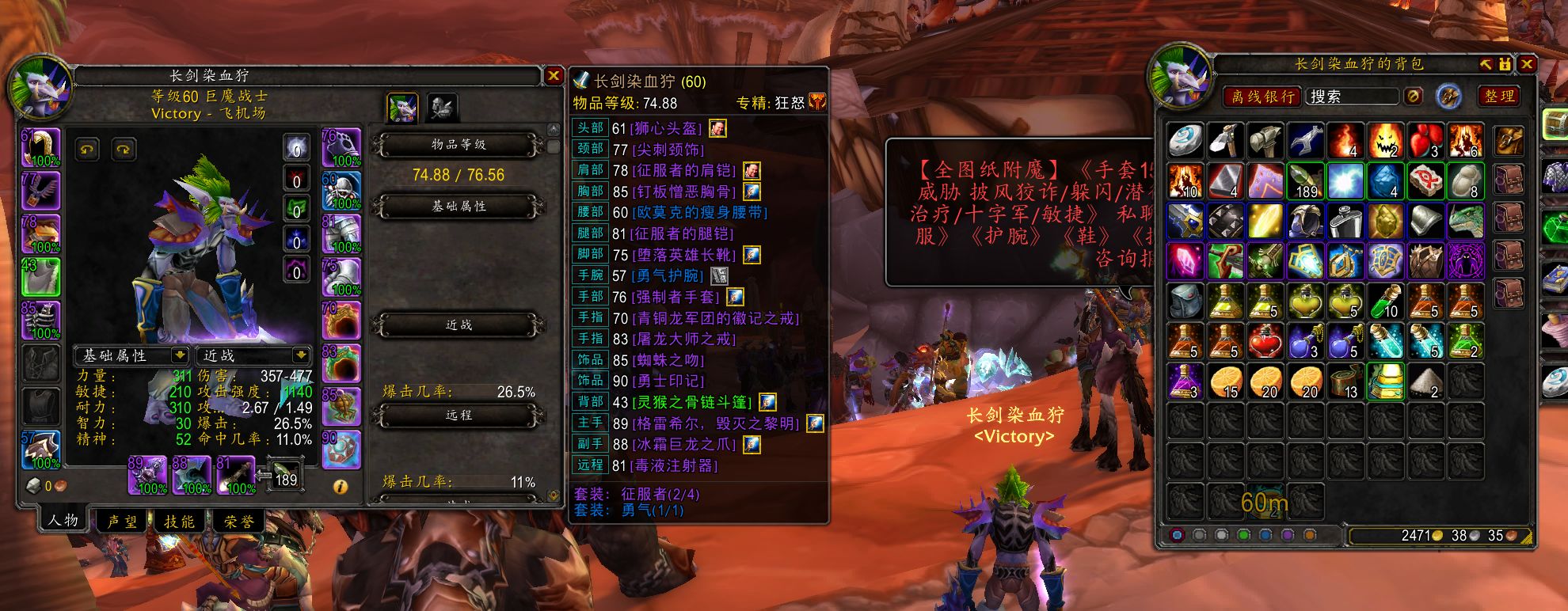
Task: Open the 基础属性 stat dropdown
Action: point(132,355)
